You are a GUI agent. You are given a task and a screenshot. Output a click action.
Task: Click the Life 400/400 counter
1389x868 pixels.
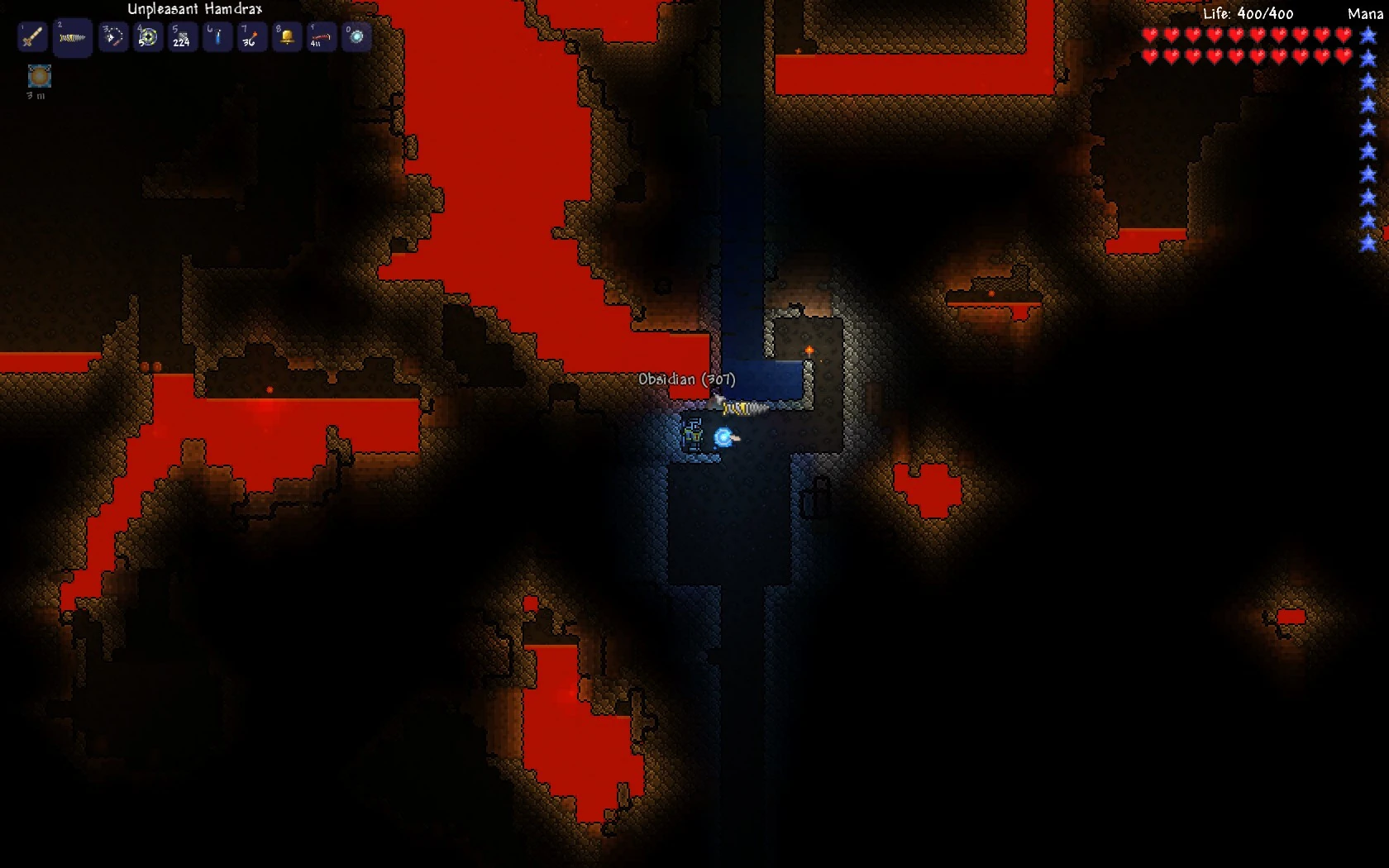[1247, 13]
